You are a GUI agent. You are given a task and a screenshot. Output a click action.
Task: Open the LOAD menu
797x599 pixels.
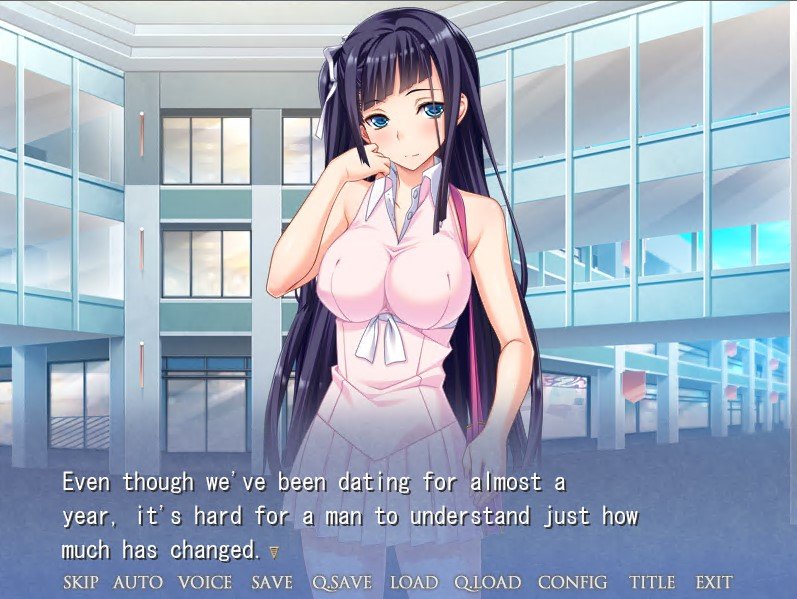(413, 582)
